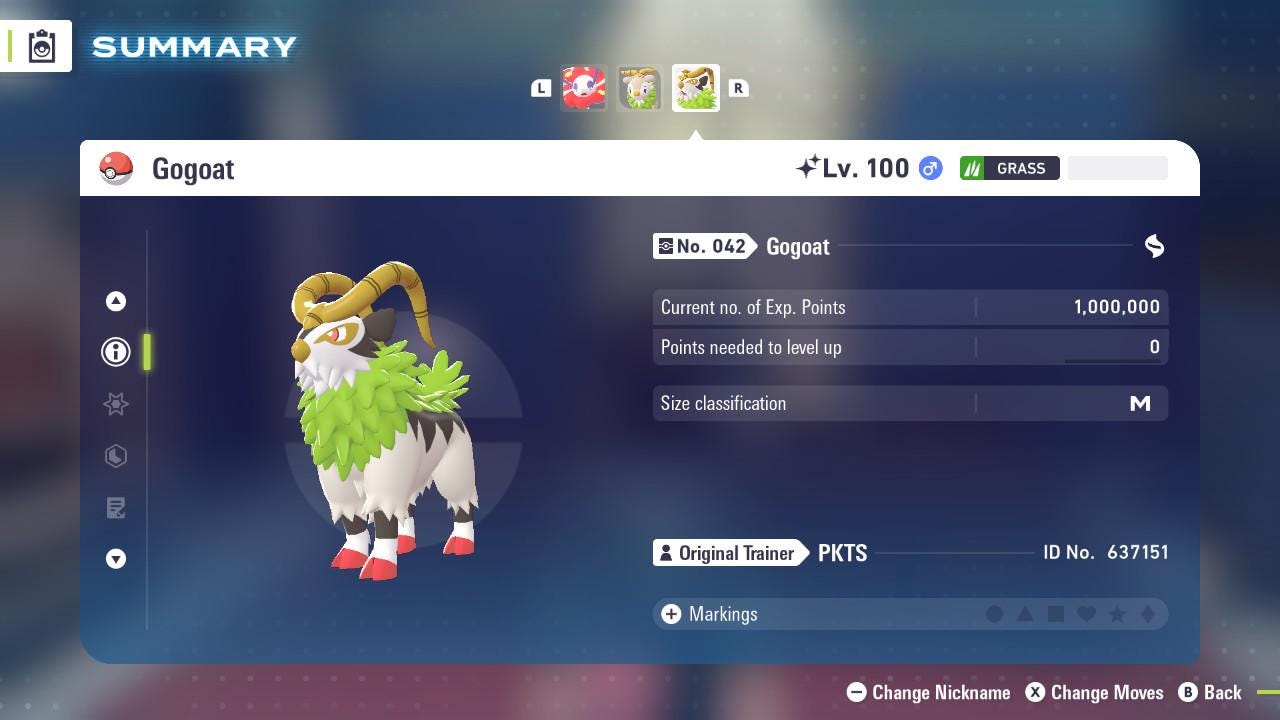Image resolution: width=1280 pixels, height=720 pixels.
Task: Select the red flower Pokémon thumbnail
Action: coord(584,88)
